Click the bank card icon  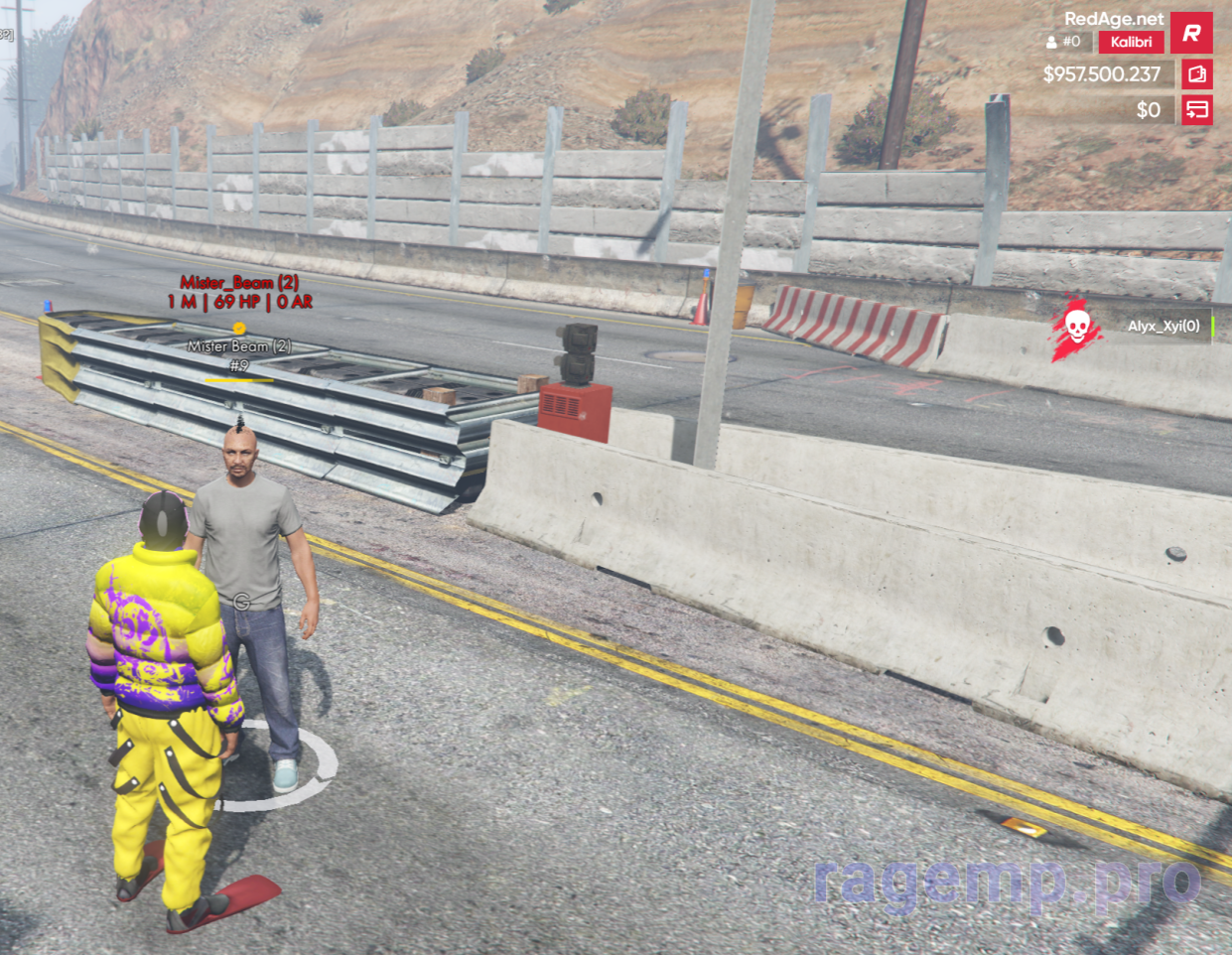point(1196,109)
